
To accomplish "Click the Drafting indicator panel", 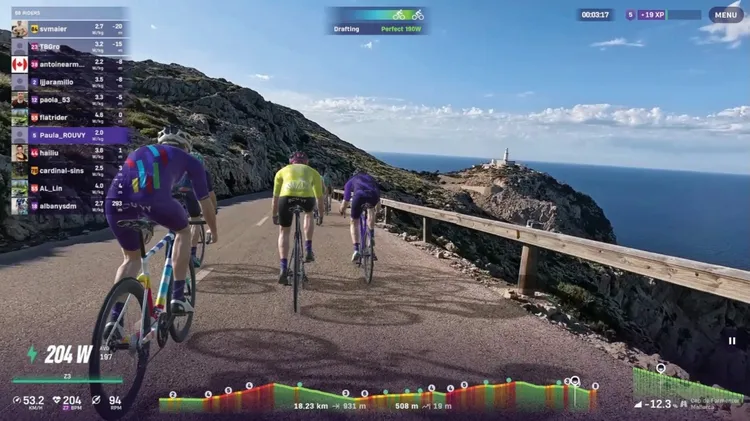I will 376,21.
